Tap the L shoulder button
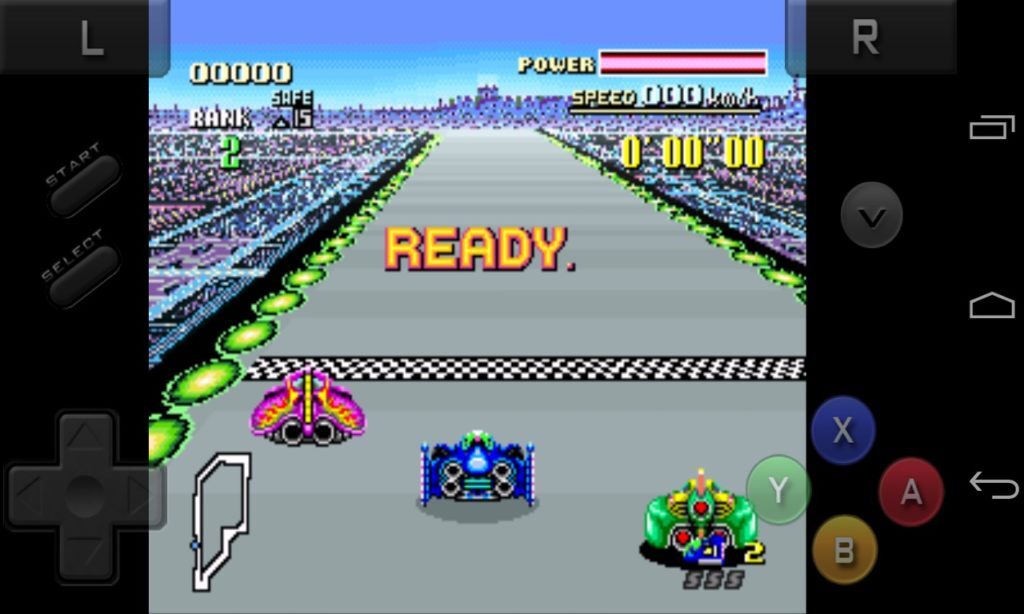1024x614 pixels. pos(88,38)
